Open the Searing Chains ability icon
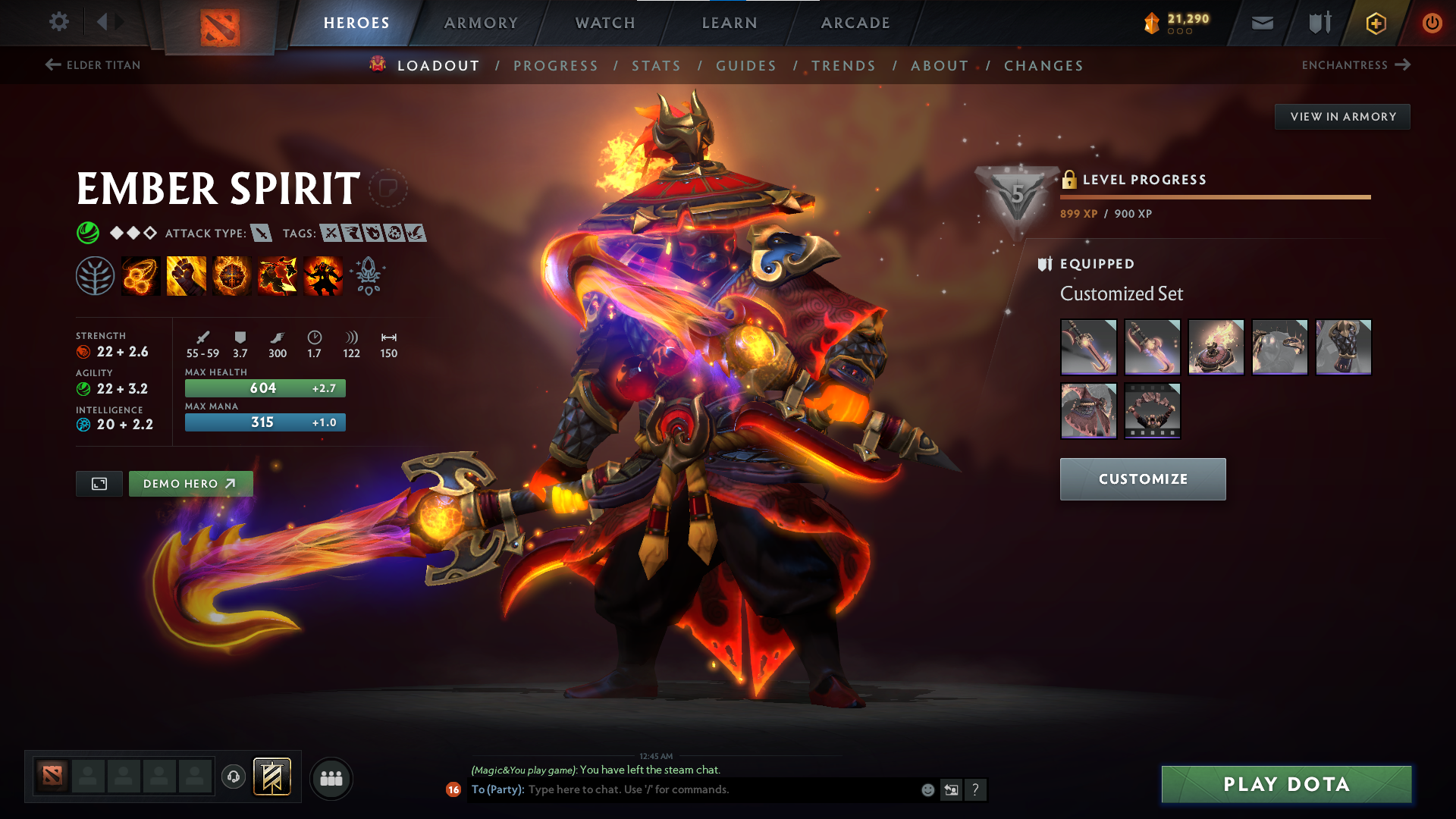1456x819 pixels. point(140,275)
